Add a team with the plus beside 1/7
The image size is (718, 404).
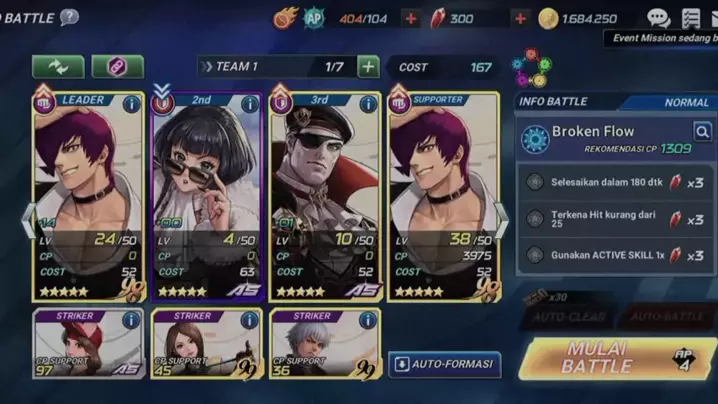tap(368, 67)
